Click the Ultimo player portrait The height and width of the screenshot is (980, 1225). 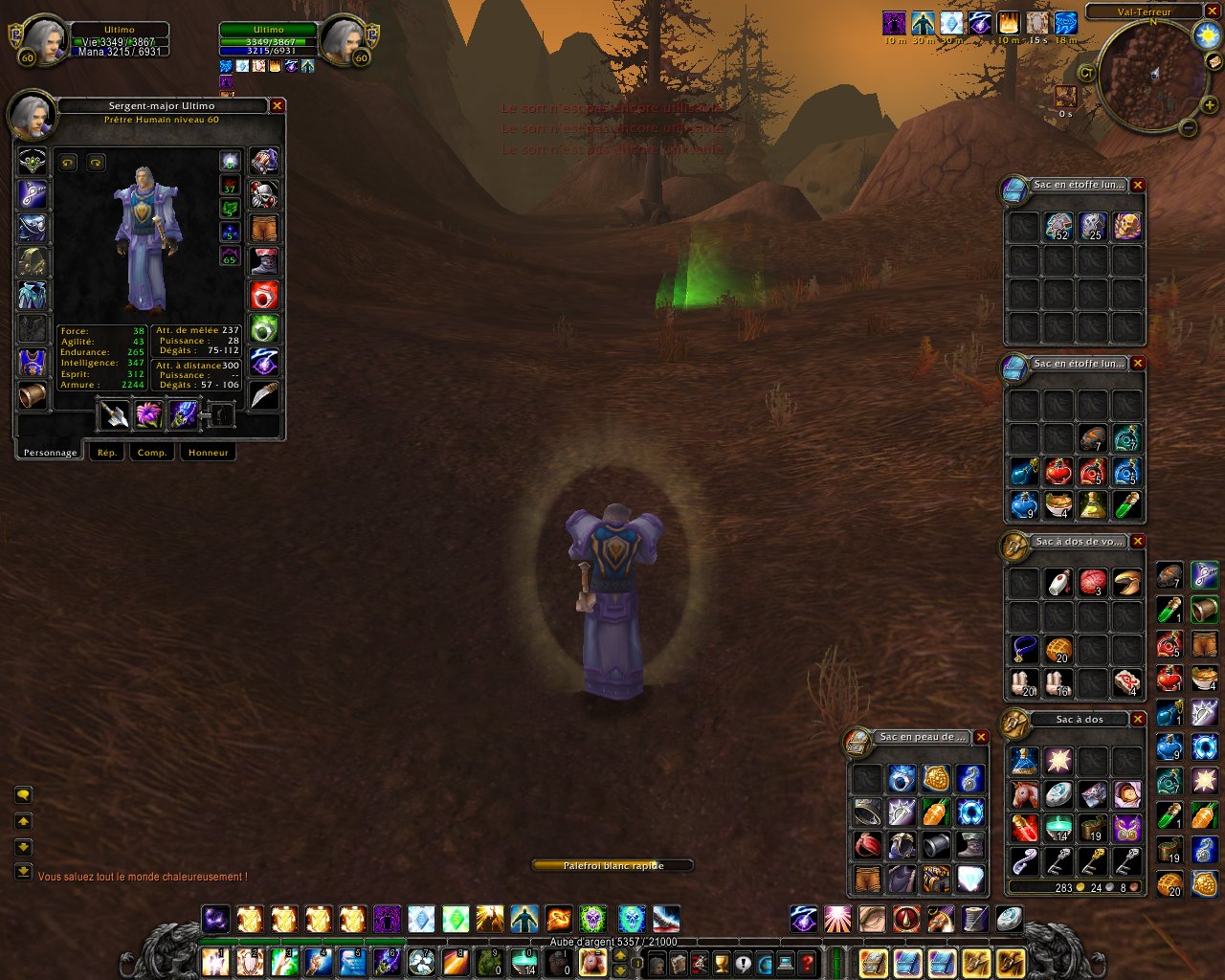[42, 40]
